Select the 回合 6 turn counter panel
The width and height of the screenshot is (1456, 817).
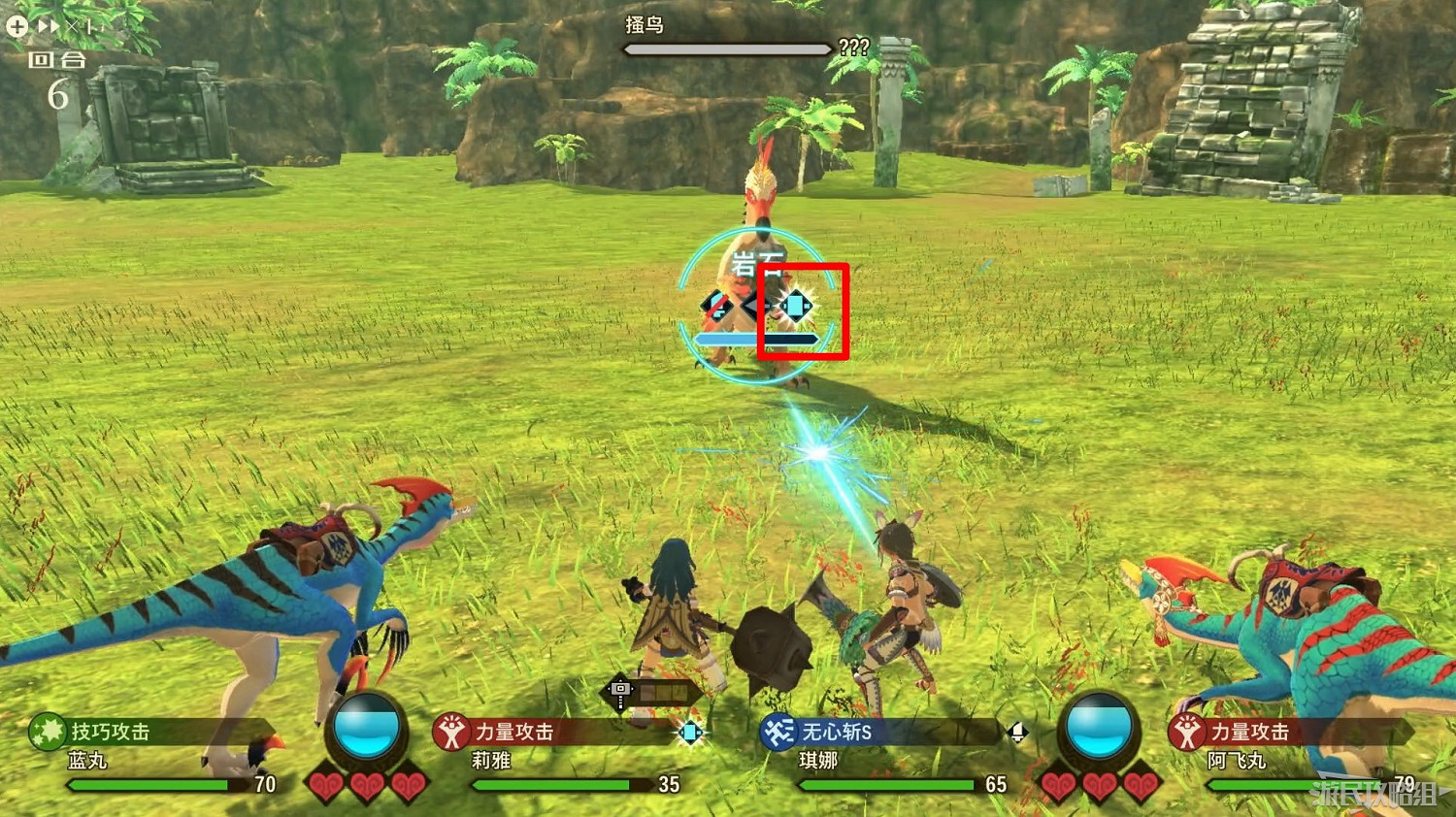click(x=58, y=78)
